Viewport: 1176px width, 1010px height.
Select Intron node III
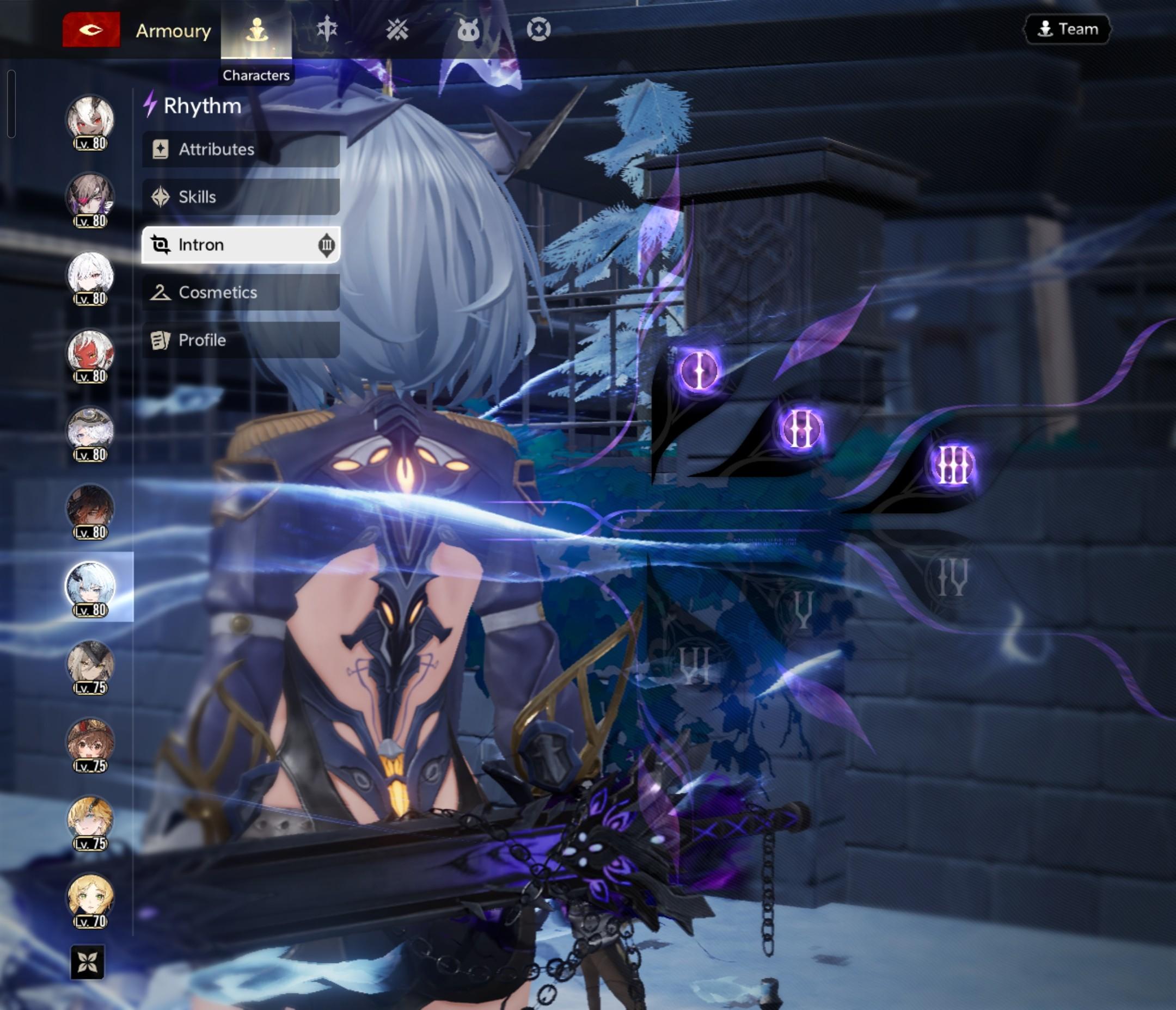point(952,465)
